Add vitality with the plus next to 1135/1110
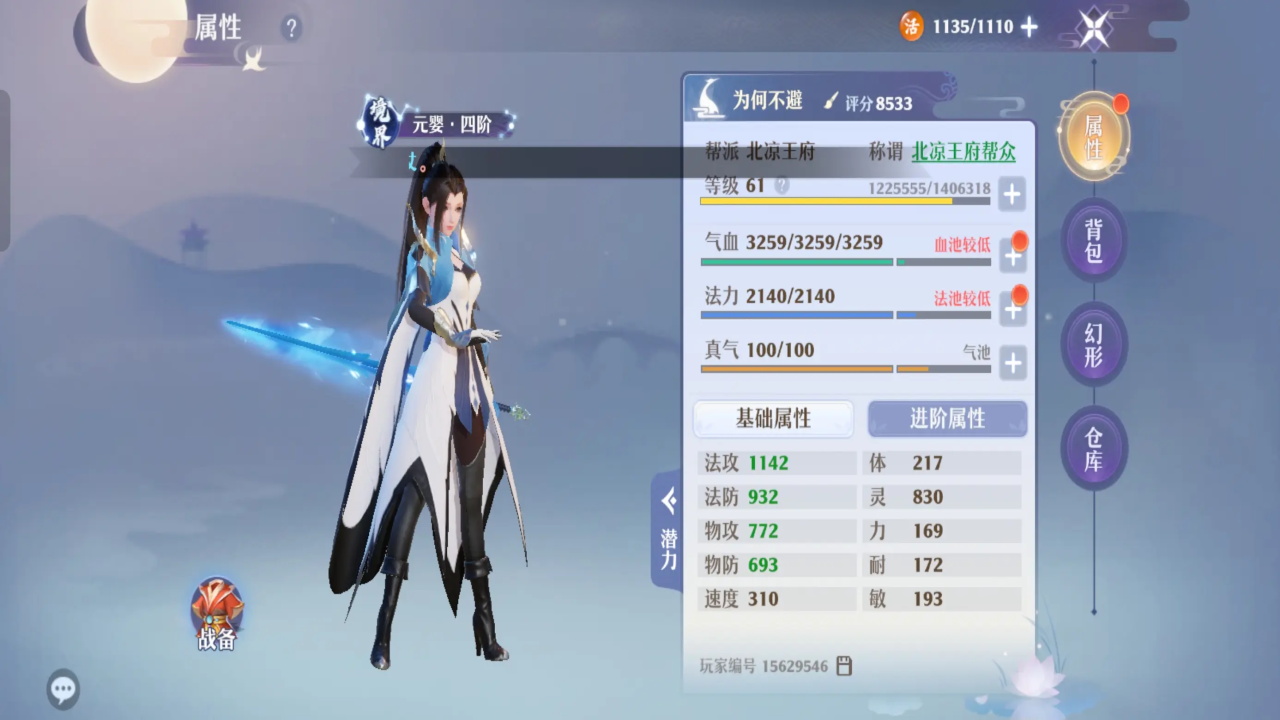1280x720 pixels. pos(1029,27)
